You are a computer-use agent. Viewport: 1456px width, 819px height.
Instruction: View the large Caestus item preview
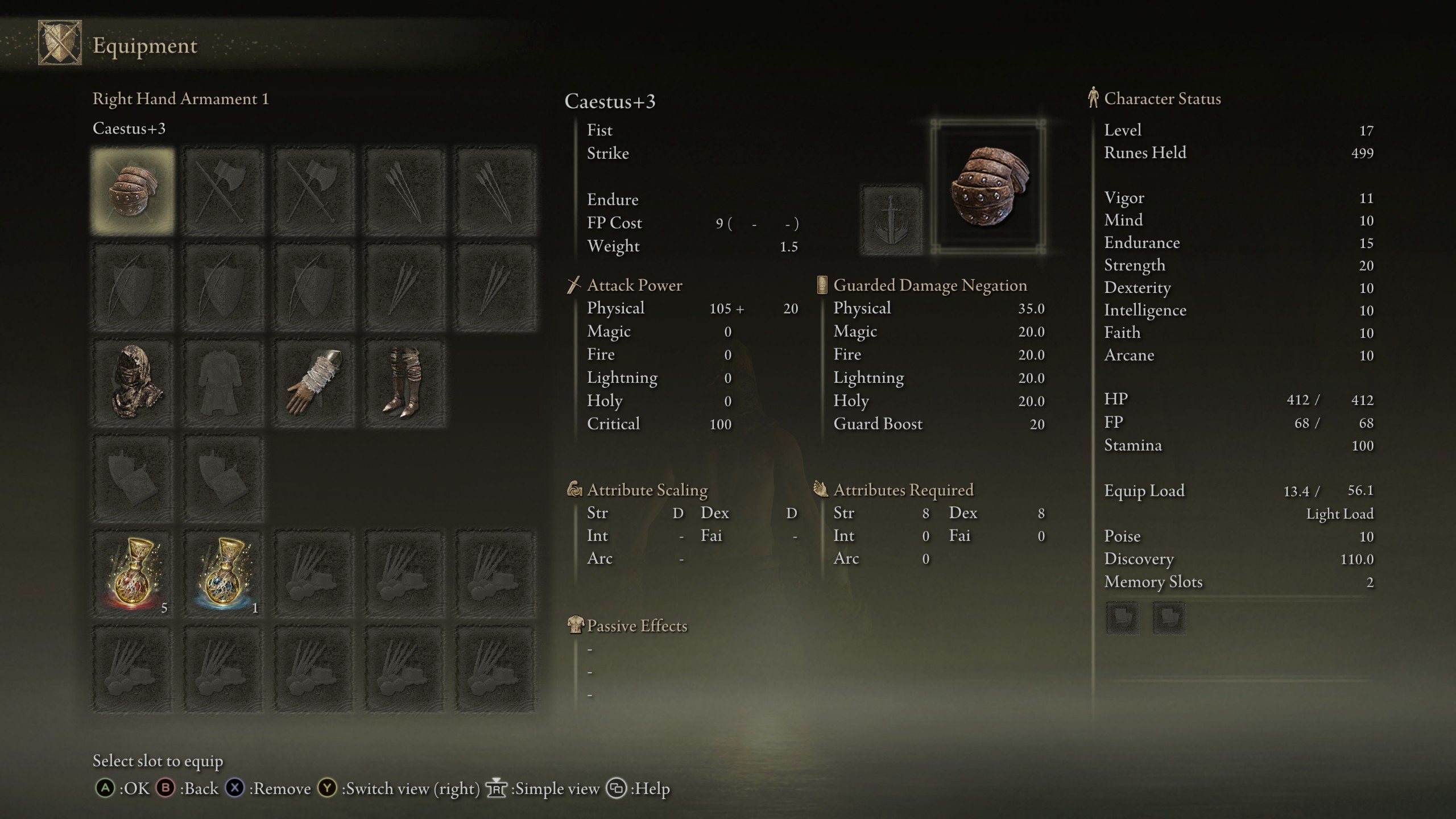(x=988, y=187)
